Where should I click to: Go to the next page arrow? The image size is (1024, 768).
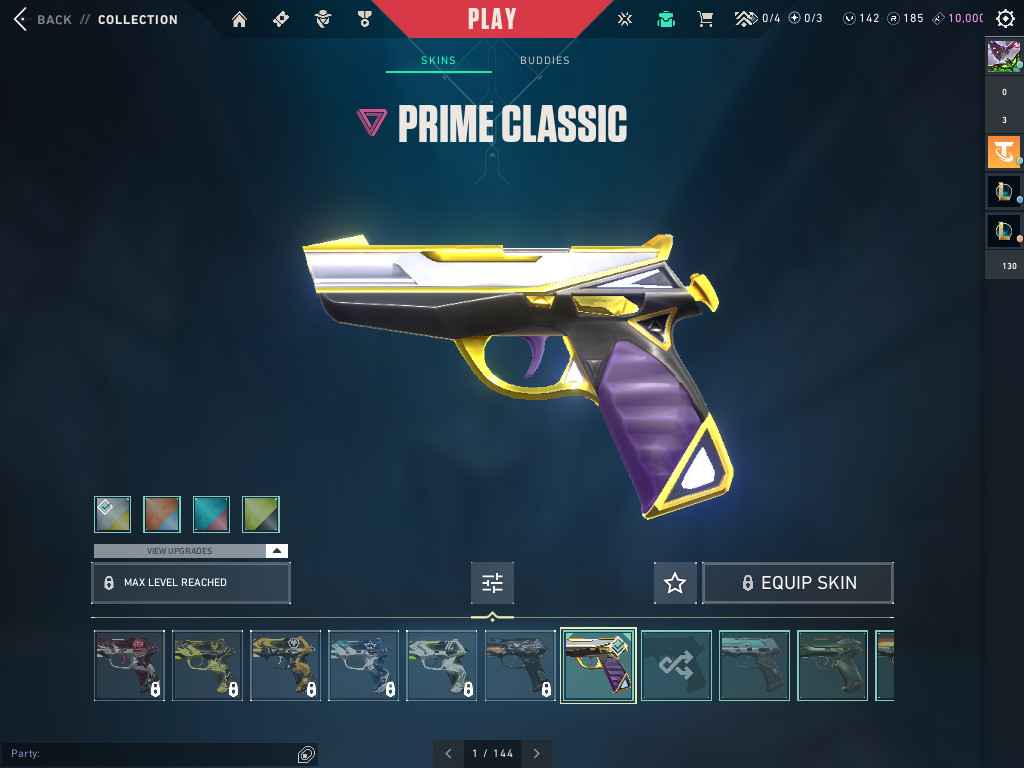click(x=537, y=754)
